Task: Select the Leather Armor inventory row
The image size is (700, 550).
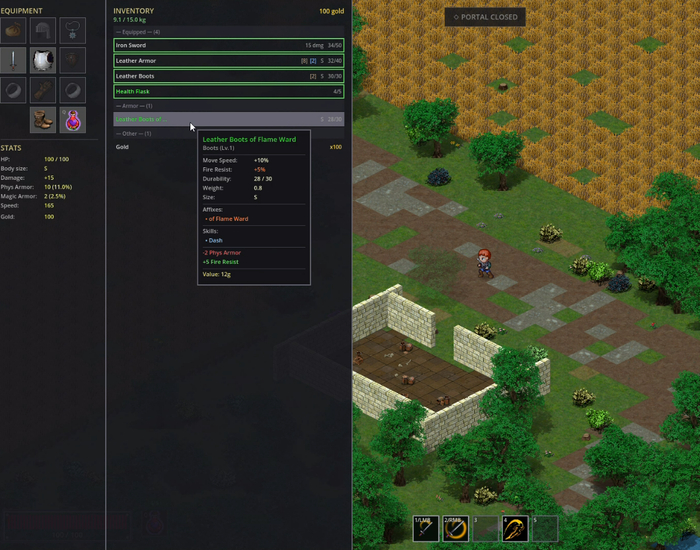Action: tap(228, 61)
